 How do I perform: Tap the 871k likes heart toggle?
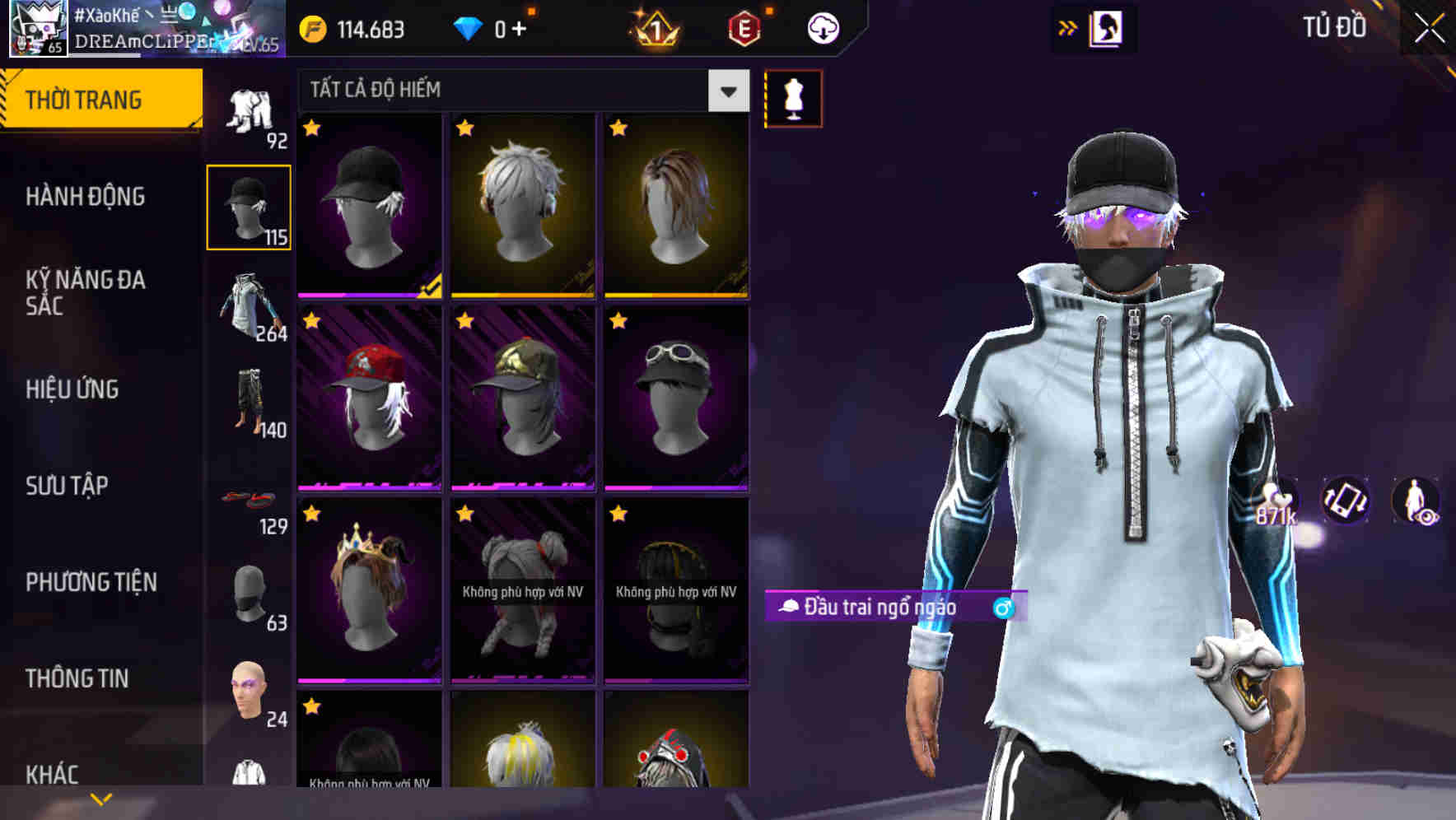(x=1276, y=501)
